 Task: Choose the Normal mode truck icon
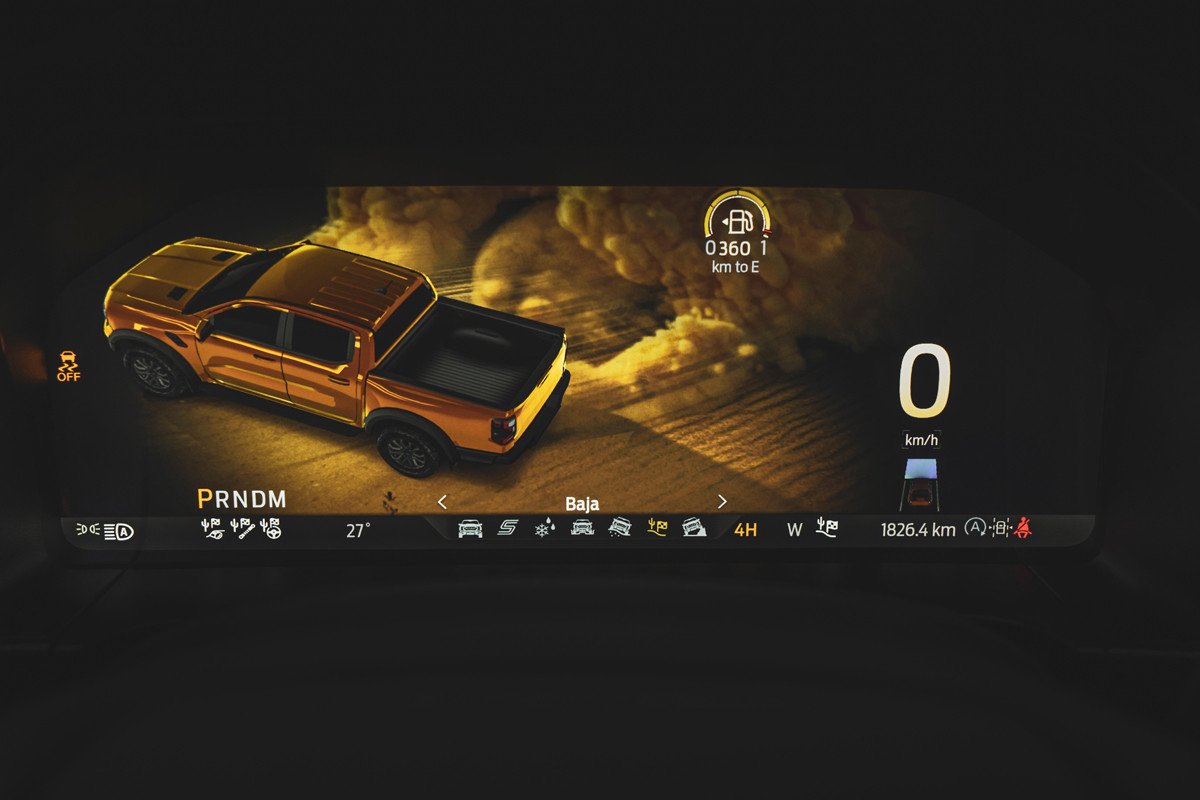pyautogui.click(x=470, y=528)
